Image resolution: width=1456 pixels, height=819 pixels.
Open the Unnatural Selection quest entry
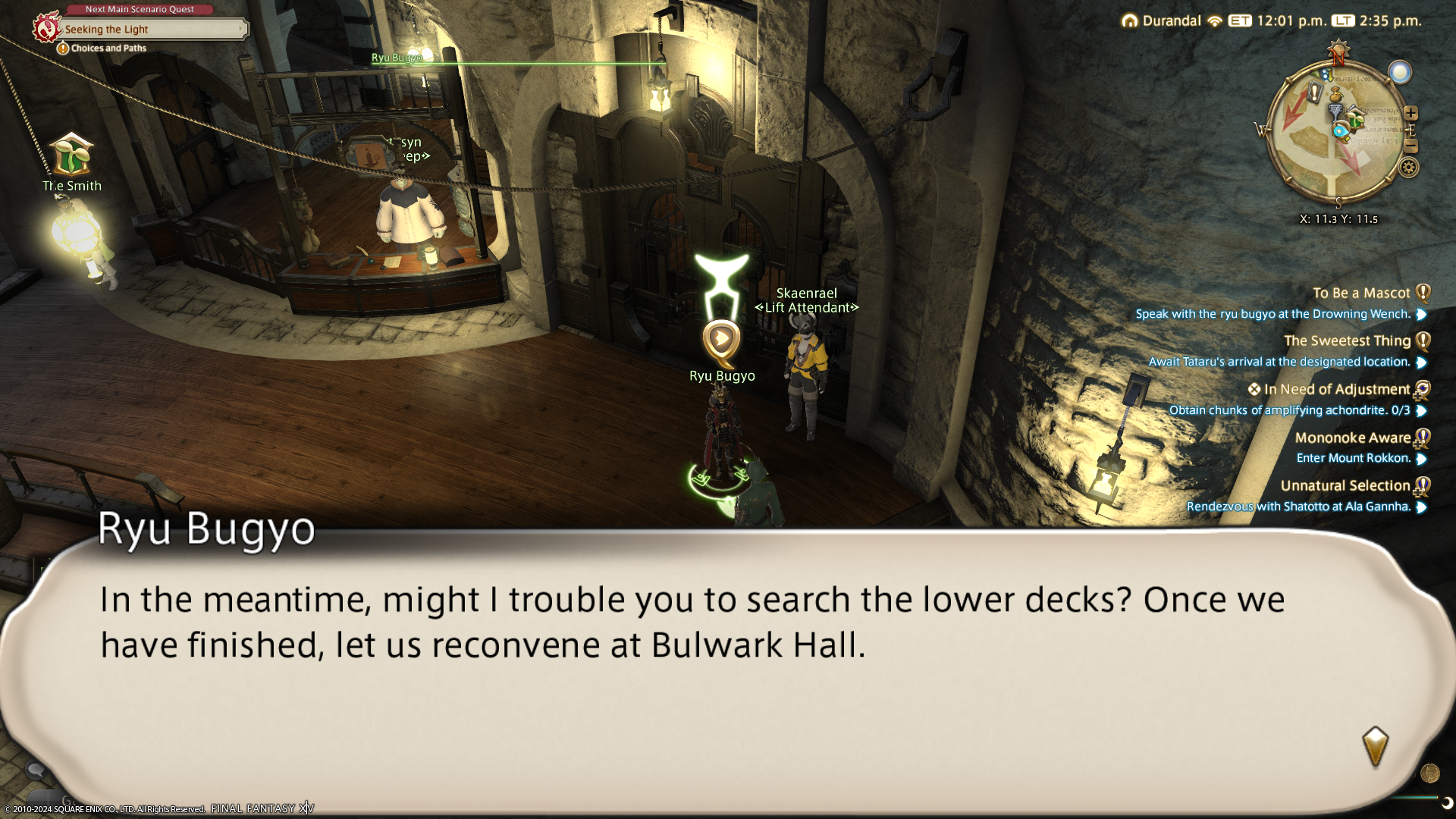(1345, 486)
